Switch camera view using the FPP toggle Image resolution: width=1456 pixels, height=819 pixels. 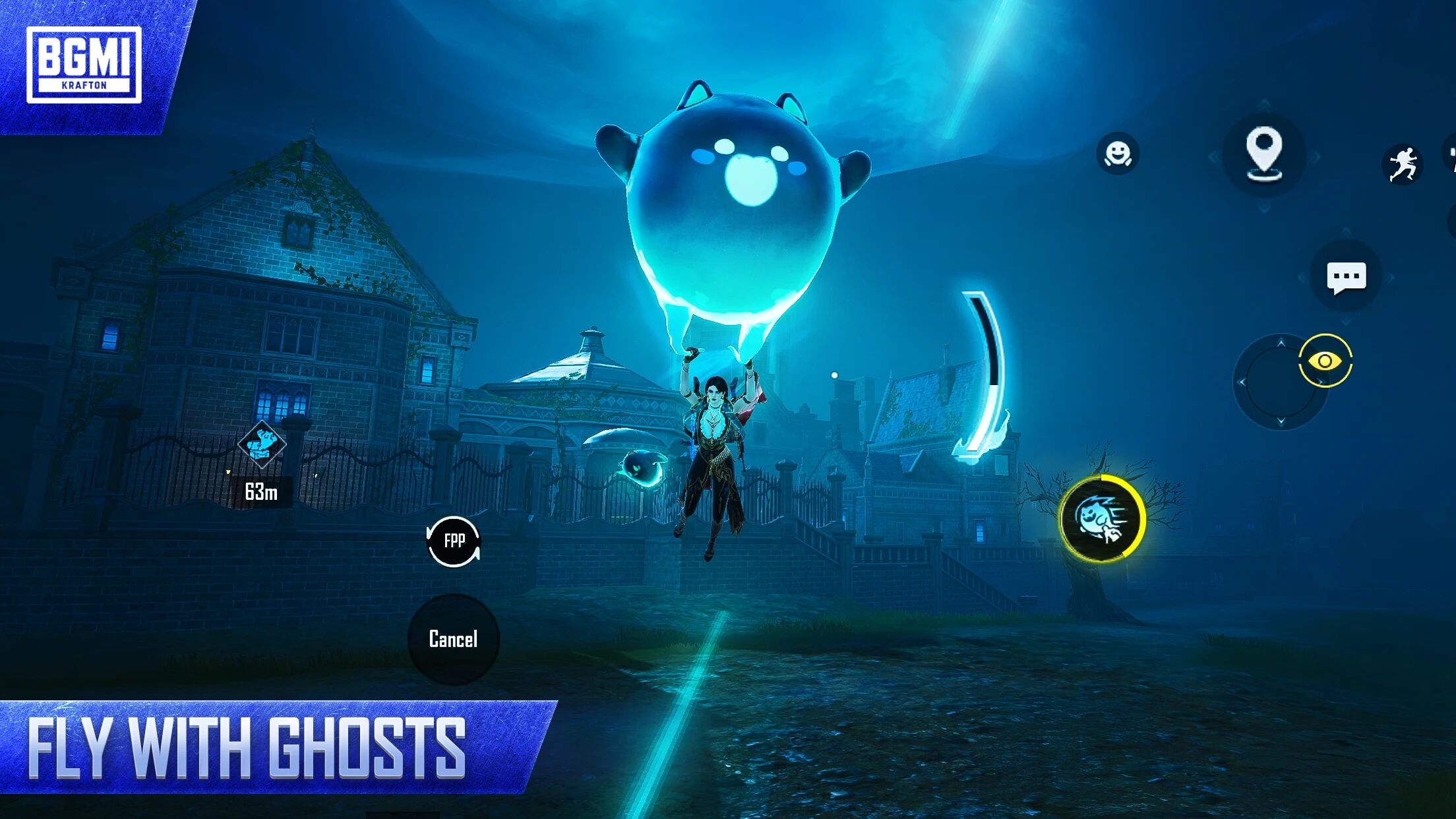point(454,542)
